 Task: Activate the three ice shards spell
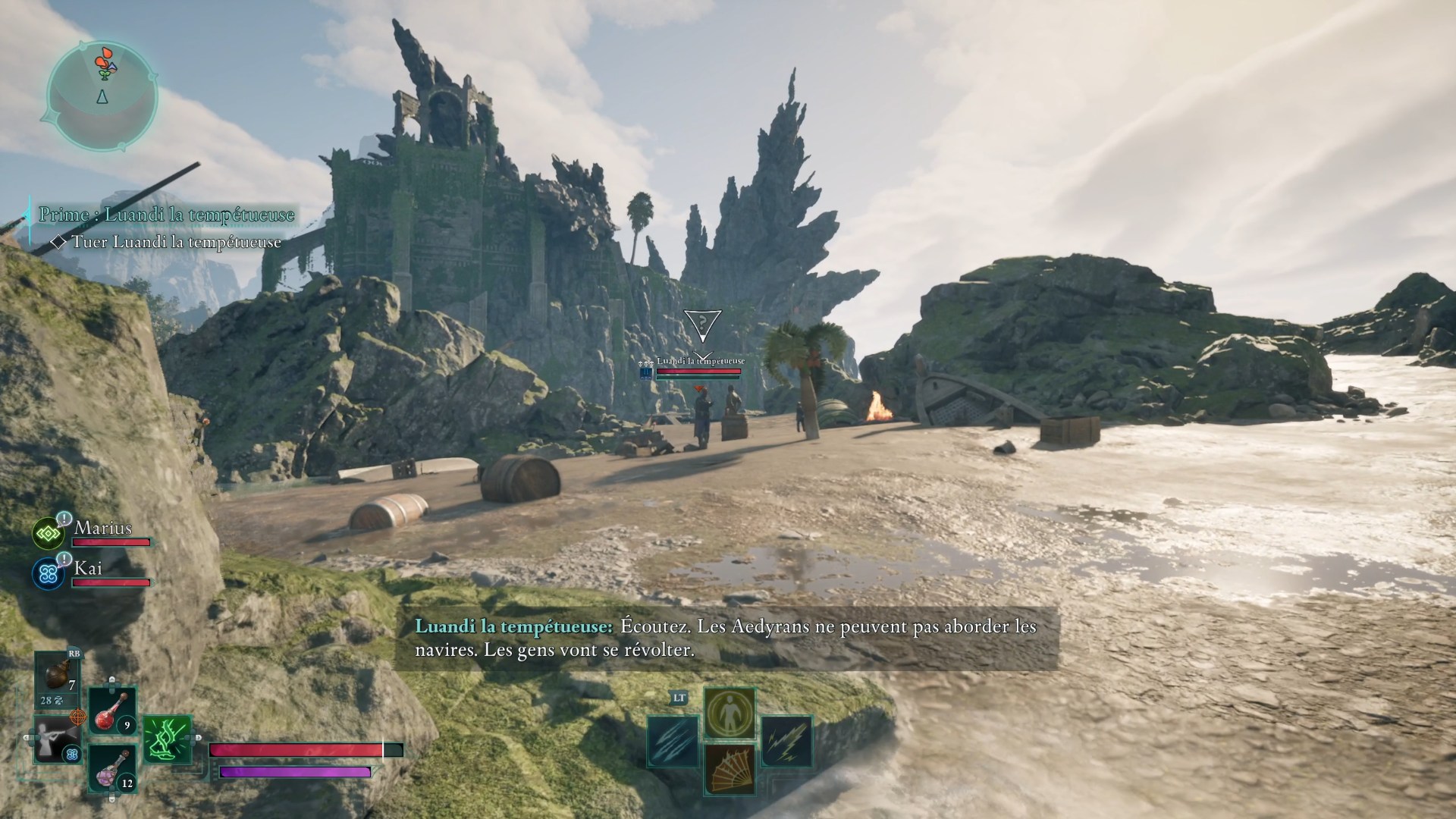(x=673, y=741)
